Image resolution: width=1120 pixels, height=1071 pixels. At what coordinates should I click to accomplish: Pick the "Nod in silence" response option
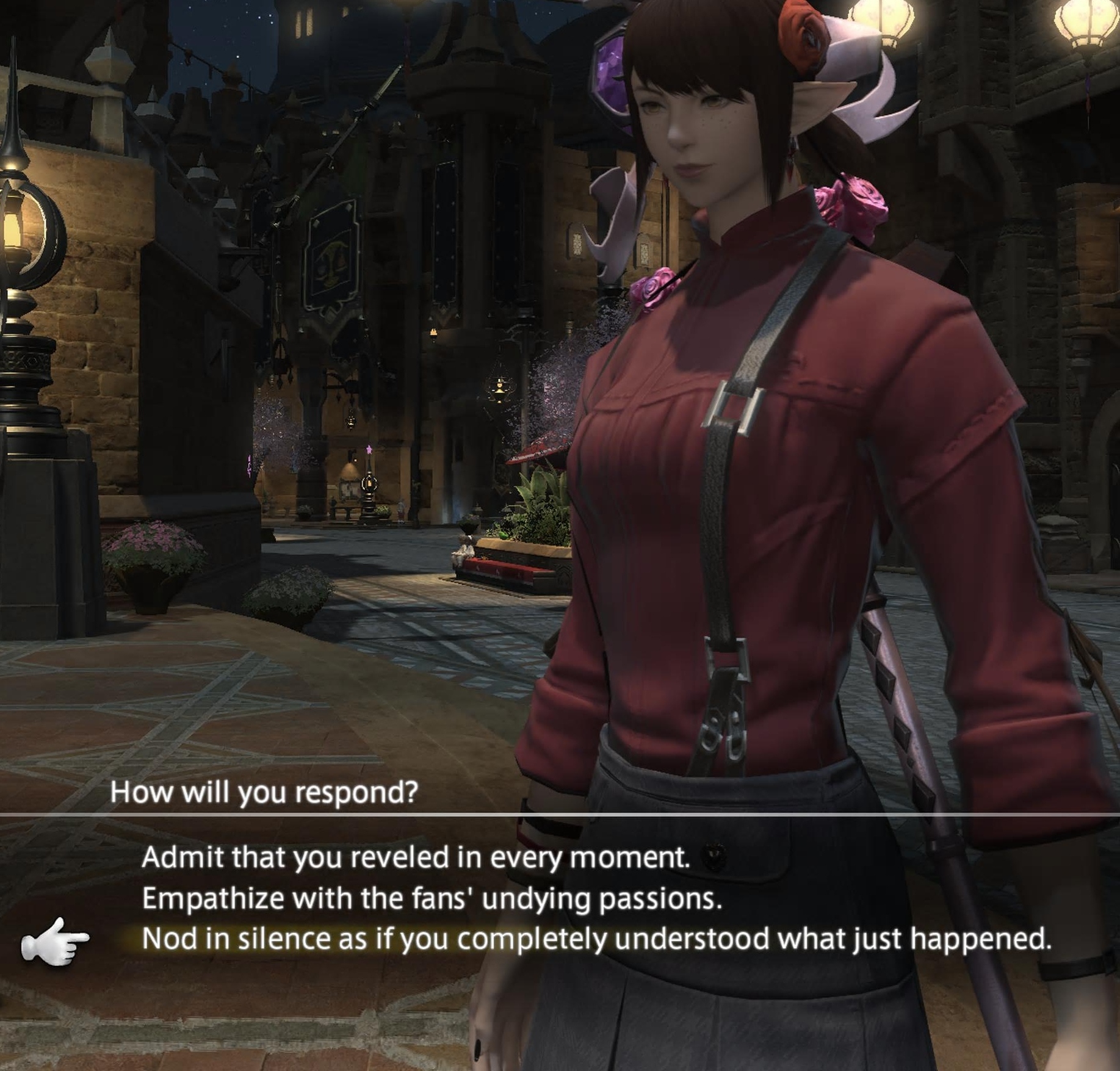[x=596, y=939]
